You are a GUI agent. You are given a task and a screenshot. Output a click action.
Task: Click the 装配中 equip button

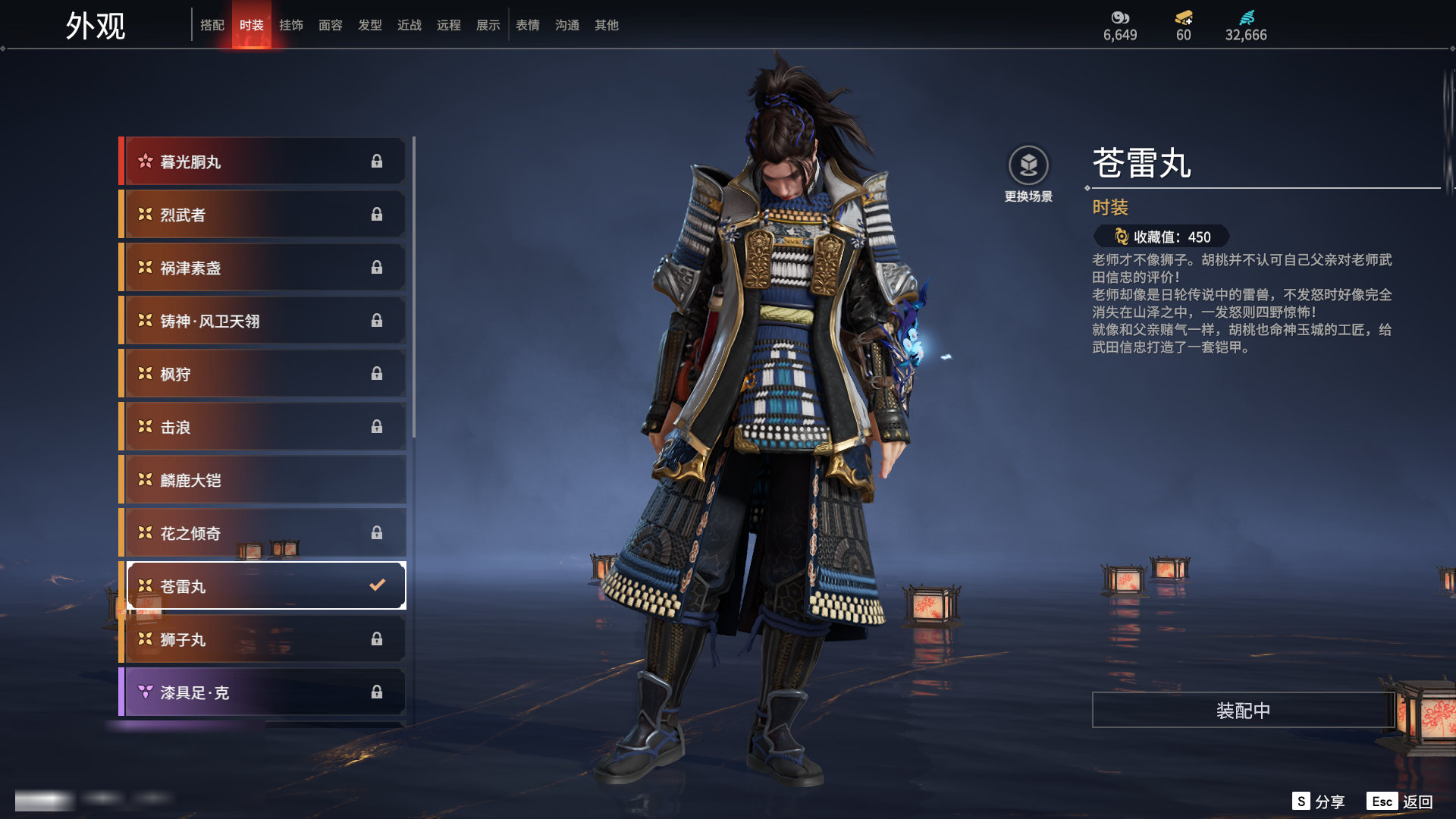coord(1243,711)
